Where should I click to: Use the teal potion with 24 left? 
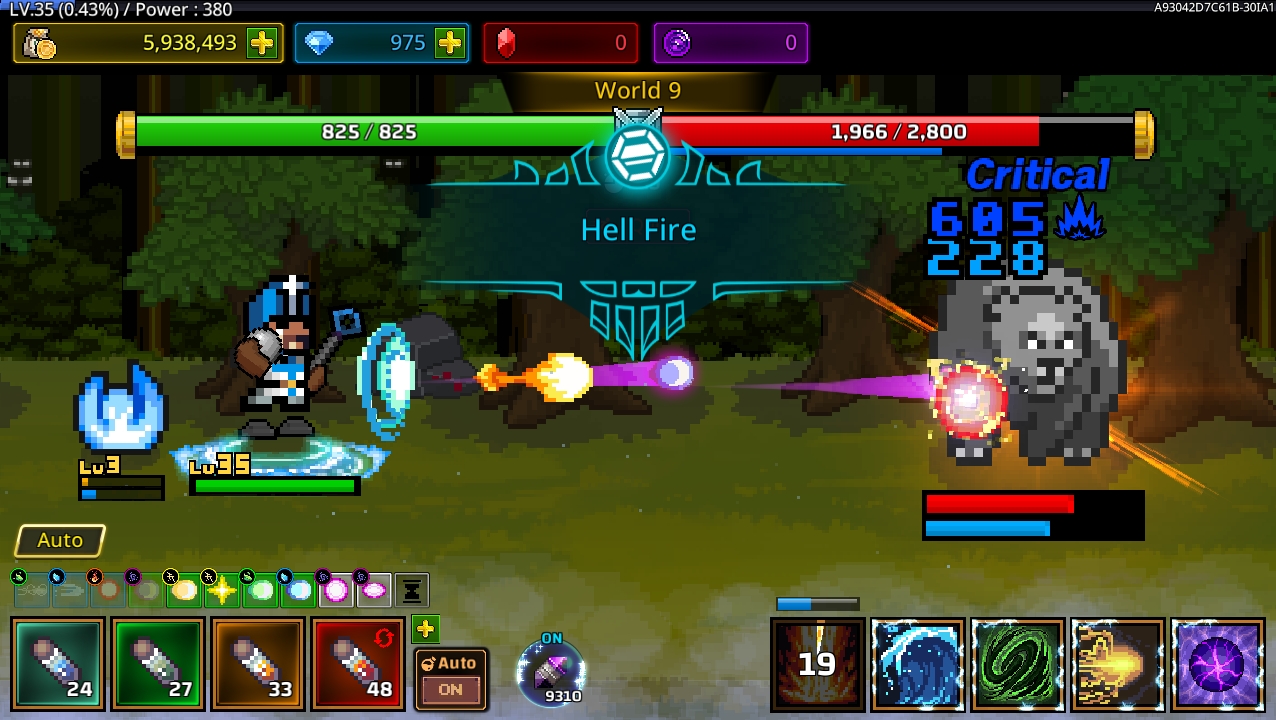click(x=58, y=664)
